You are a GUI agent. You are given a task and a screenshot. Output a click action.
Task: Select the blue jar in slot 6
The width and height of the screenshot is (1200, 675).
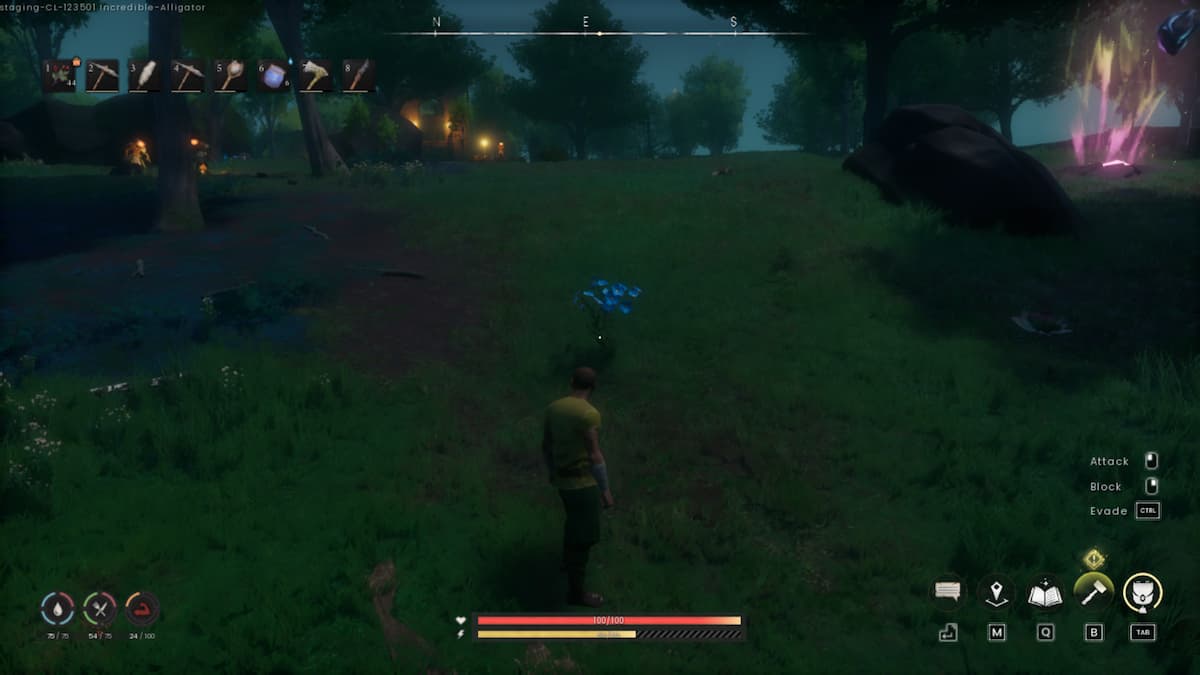pos(273,76)
